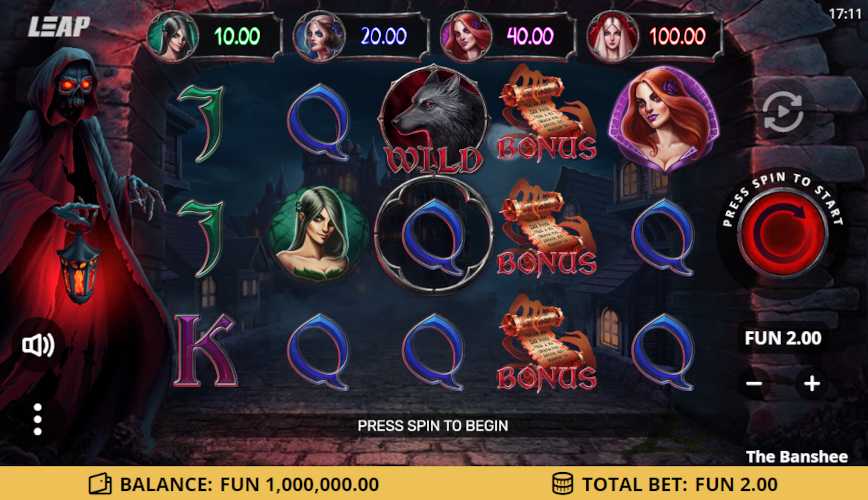Open the autoplay spin options
Viewport: 868px width, 500px height.
click(x=783, y=112)
